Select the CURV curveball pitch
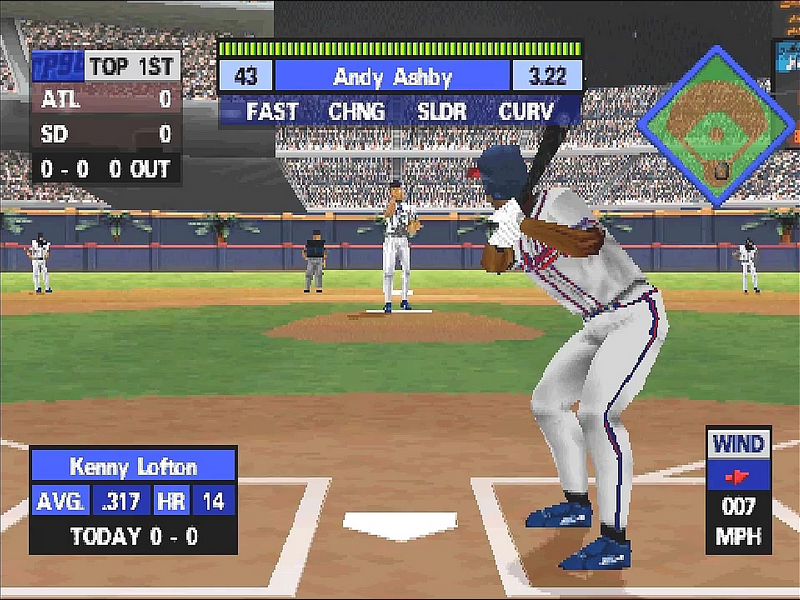This screenshot has width=800, height=600. coord(526,110)
